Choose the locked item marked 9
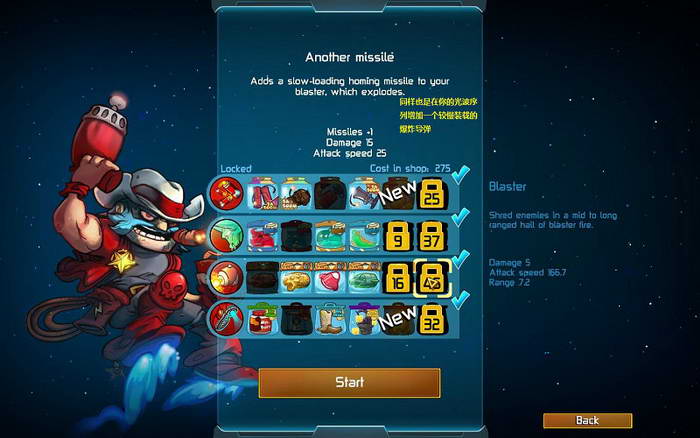This screenshot has height=438, width=700. pyautogui.click(x=398, y=235)
